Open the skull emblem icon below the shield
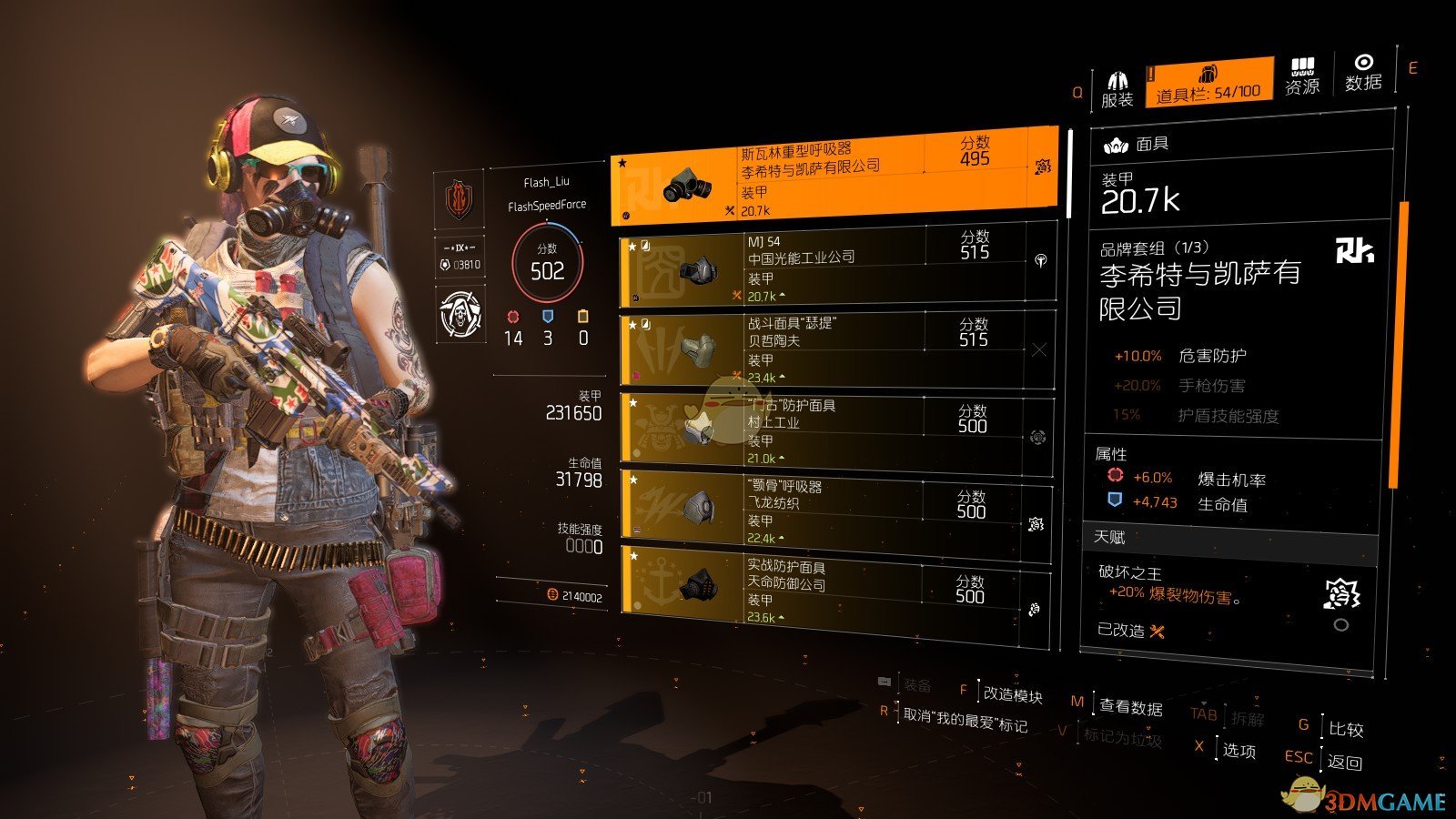 [460, 315]
